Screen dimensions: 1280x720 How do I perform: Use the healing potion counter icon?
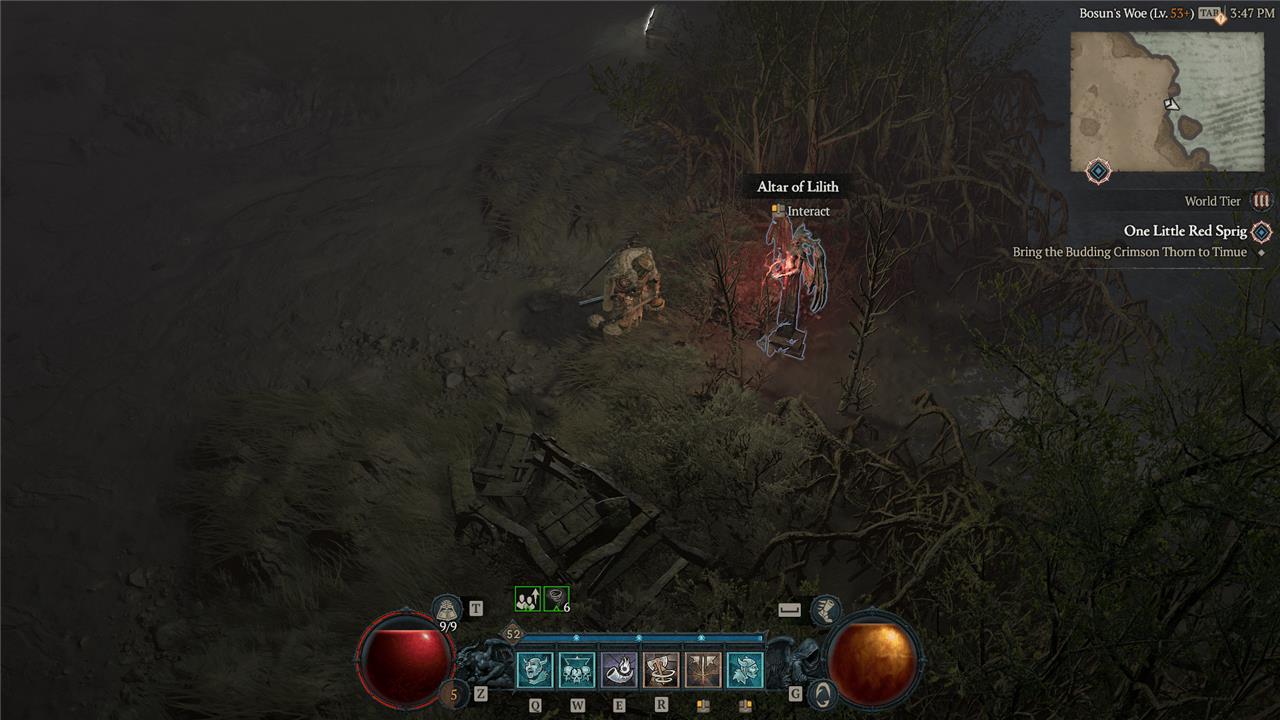(x=453, y=693)
